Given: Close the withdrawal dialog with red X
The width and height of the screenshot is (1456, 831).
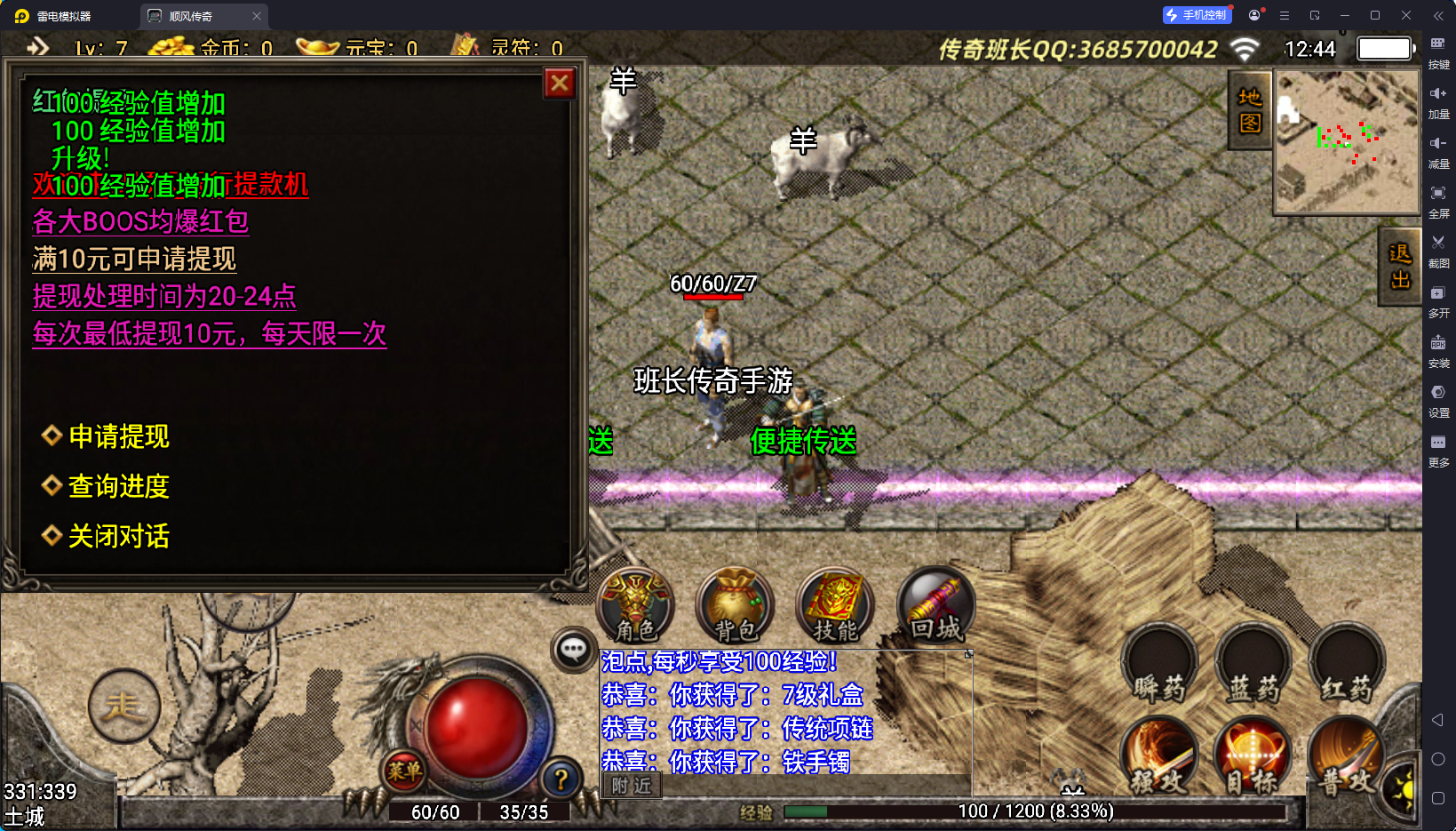Looking at the screenshot, I should [560, 84].
